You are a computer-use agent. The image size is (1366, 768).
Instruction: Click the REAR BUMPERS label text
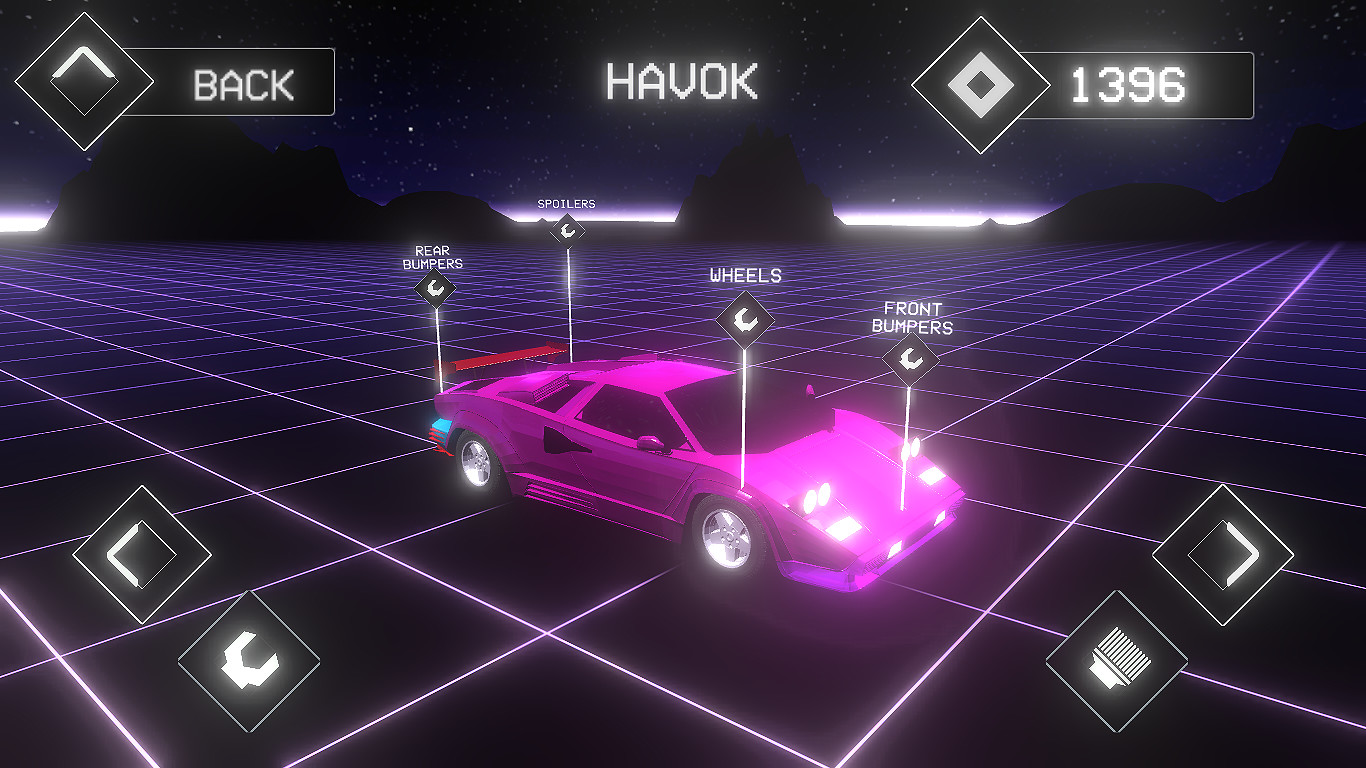coord(434,256)
